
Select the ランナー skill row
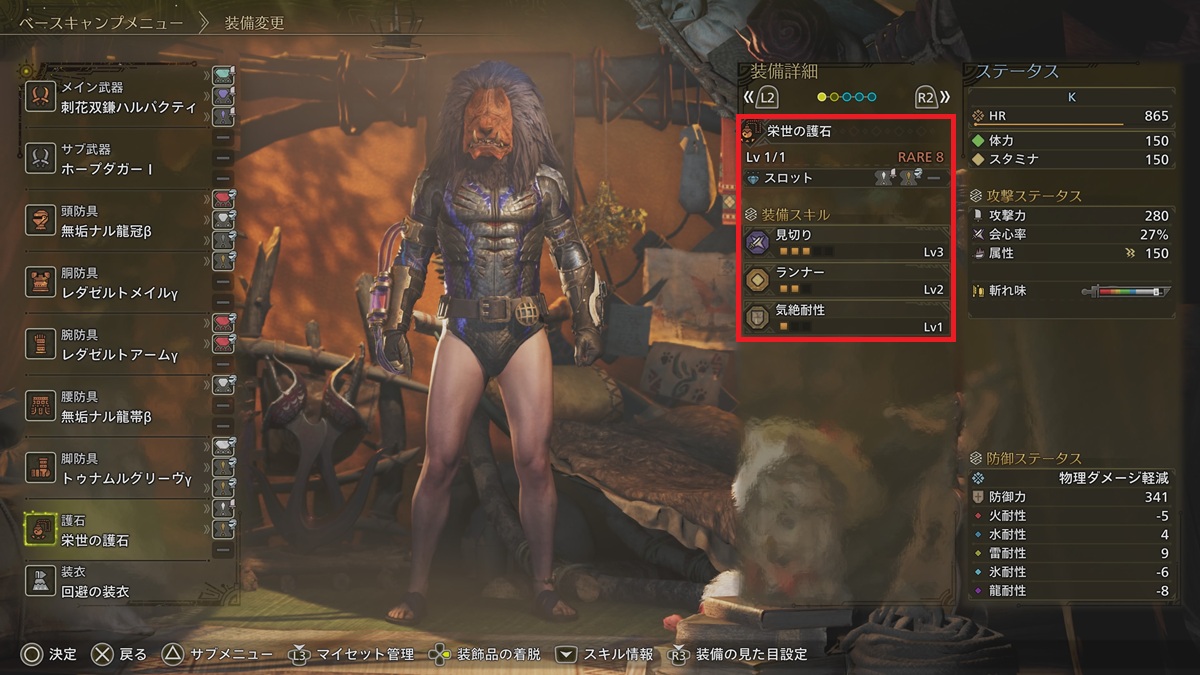click(x=845, y=280)
